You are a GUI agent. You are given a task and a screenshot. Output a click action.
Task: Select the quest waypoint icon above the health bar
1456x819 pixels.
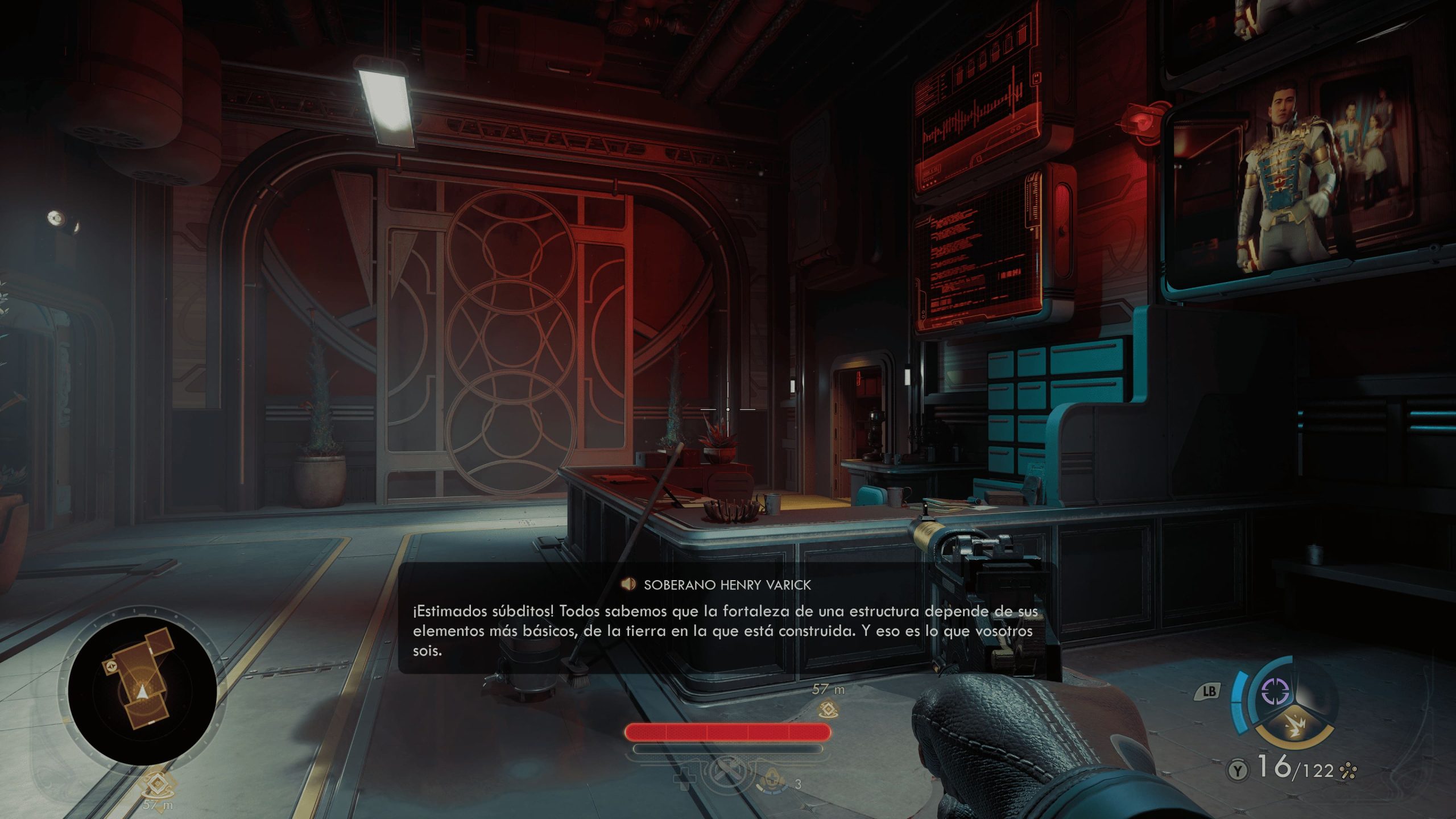click(x=829, y=709)
